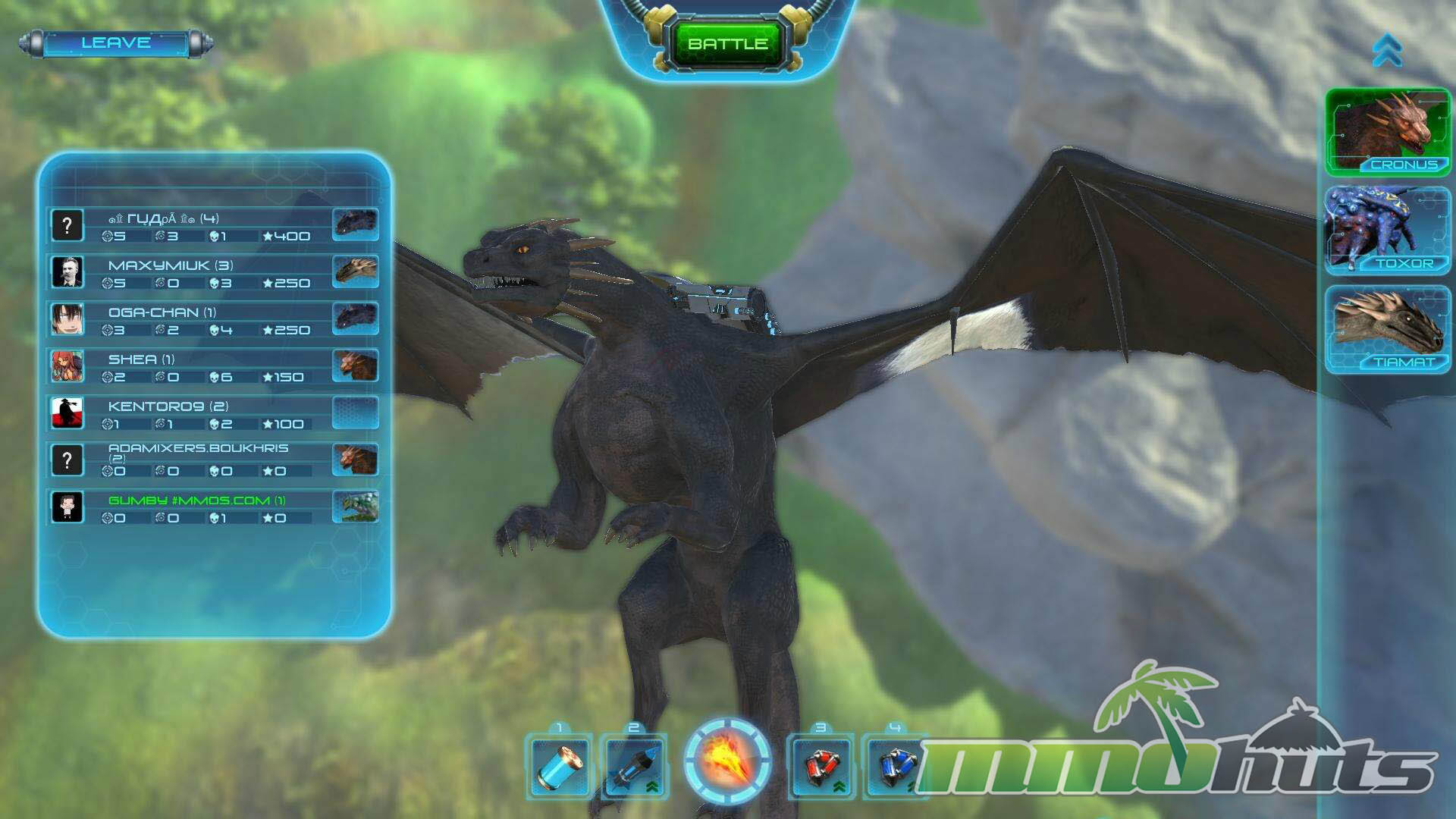Pick the Tiamat dragon
Image resolution: width=1456 pixels, height=819 pixels.
(x=1387, y=329)
